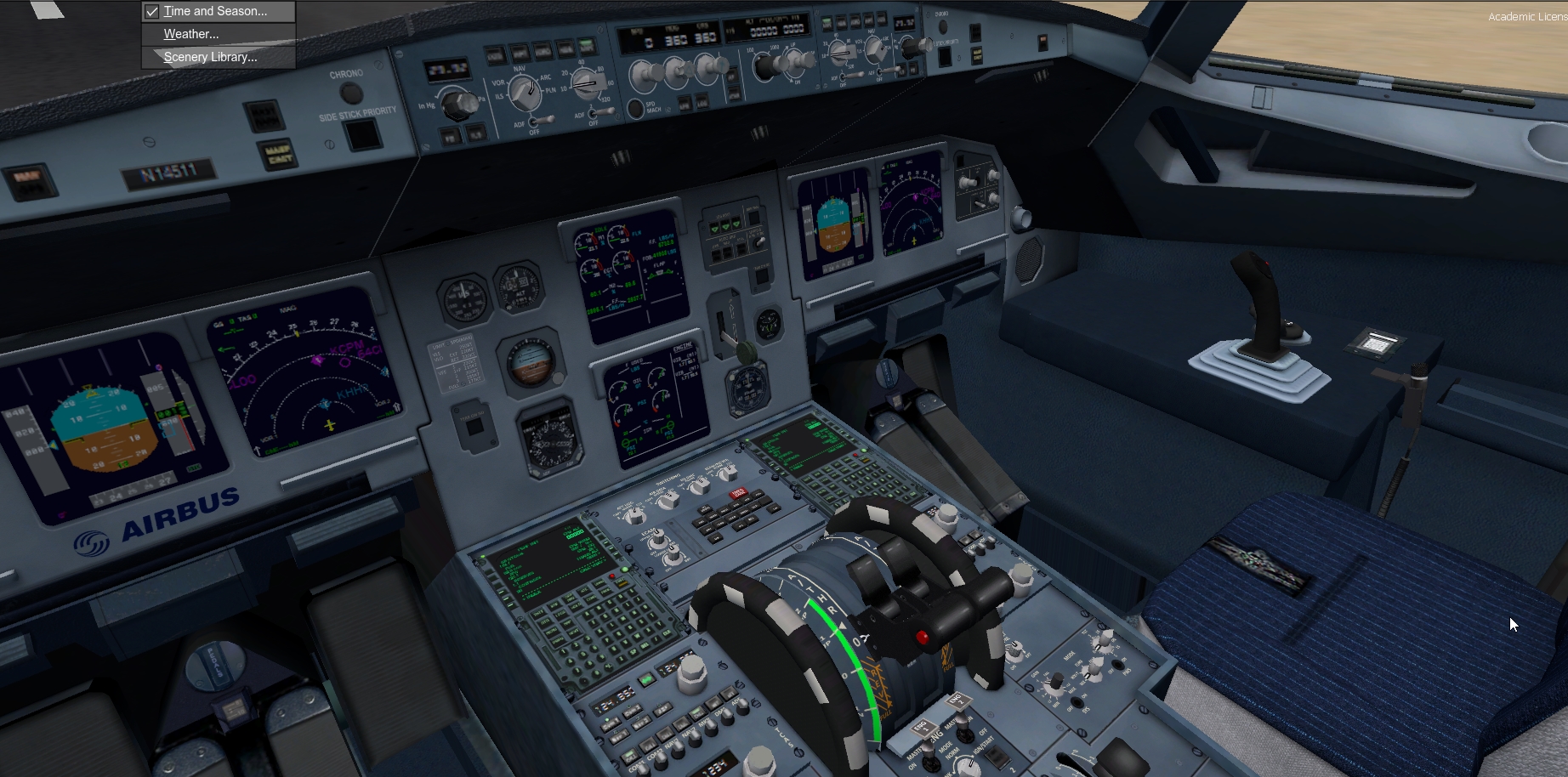The height and width of the screenshot is (777, 1568).
Task: Choose the Weather menu entry
Action: point(191,34)
